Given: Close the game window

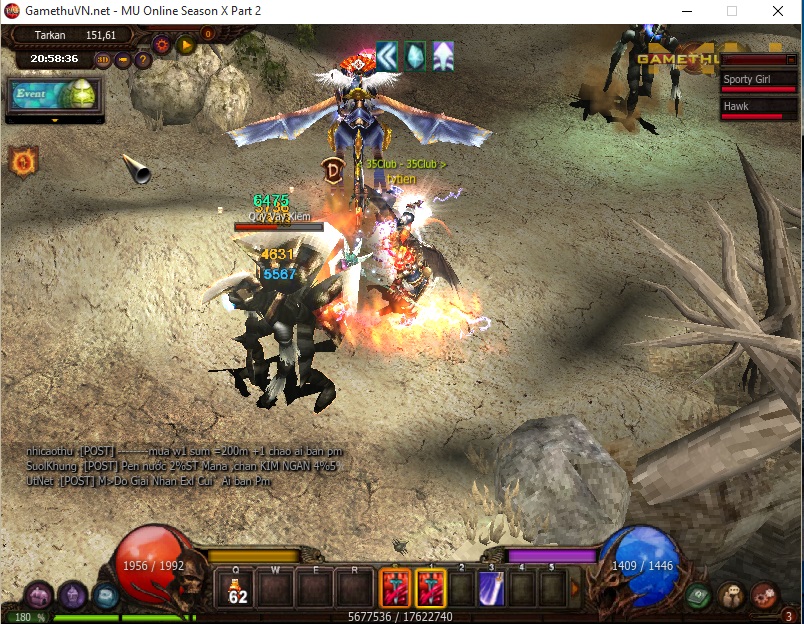Looking at the screenshot, I should (777, 11).
